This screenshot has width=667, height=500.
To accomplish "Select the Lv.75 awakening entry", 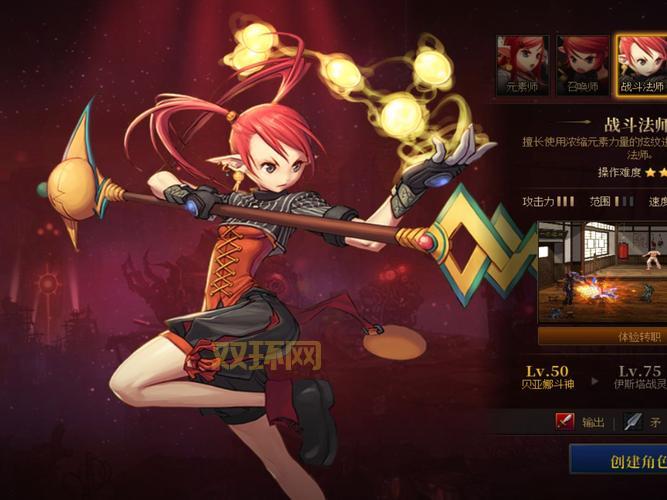I will click(639, 377).
